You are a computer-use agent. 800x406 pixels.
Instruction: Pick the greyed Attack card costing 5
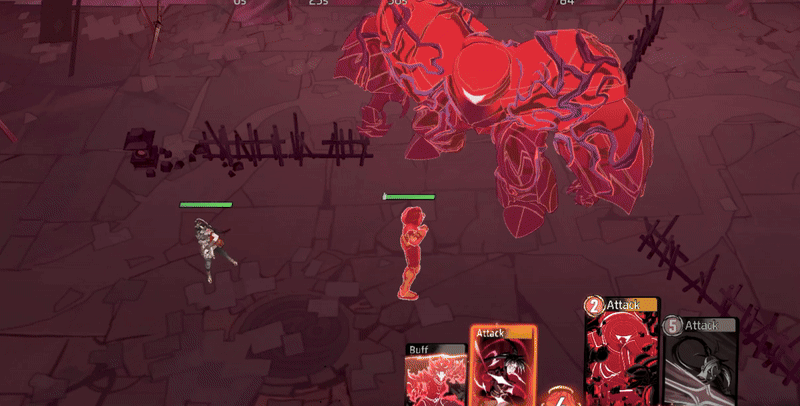click(701, 361)
